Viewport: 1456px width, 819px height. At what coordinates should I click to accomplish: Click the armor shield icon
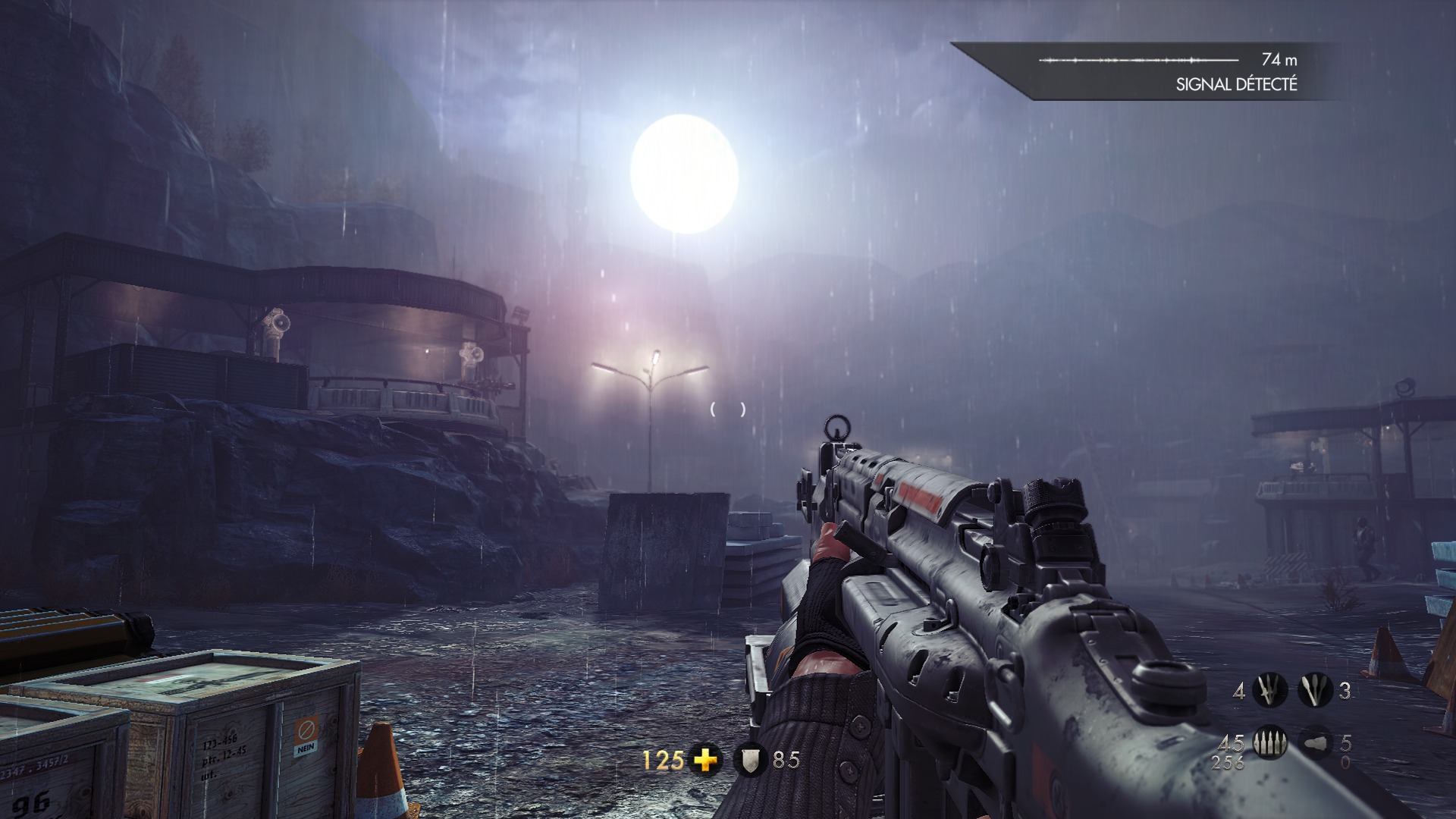coord(750,760)
